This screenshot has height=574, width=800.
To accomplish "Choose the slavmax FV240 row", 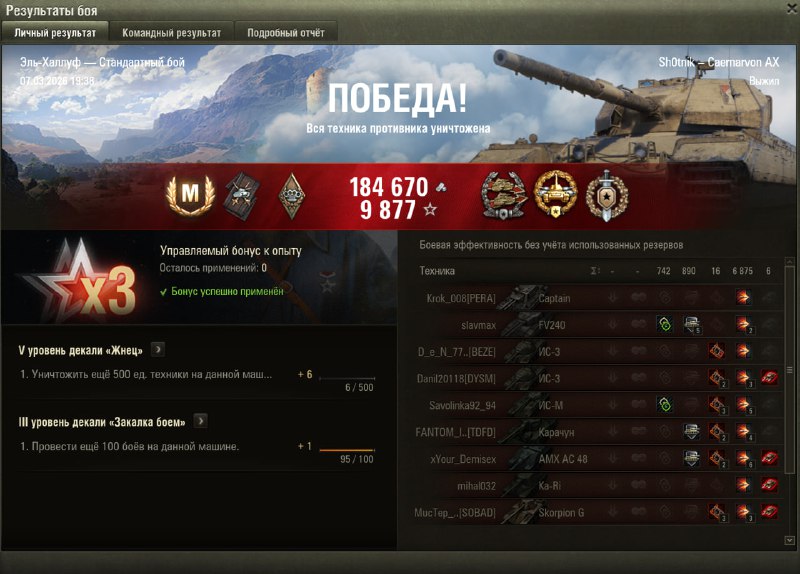I will (600, 324).
